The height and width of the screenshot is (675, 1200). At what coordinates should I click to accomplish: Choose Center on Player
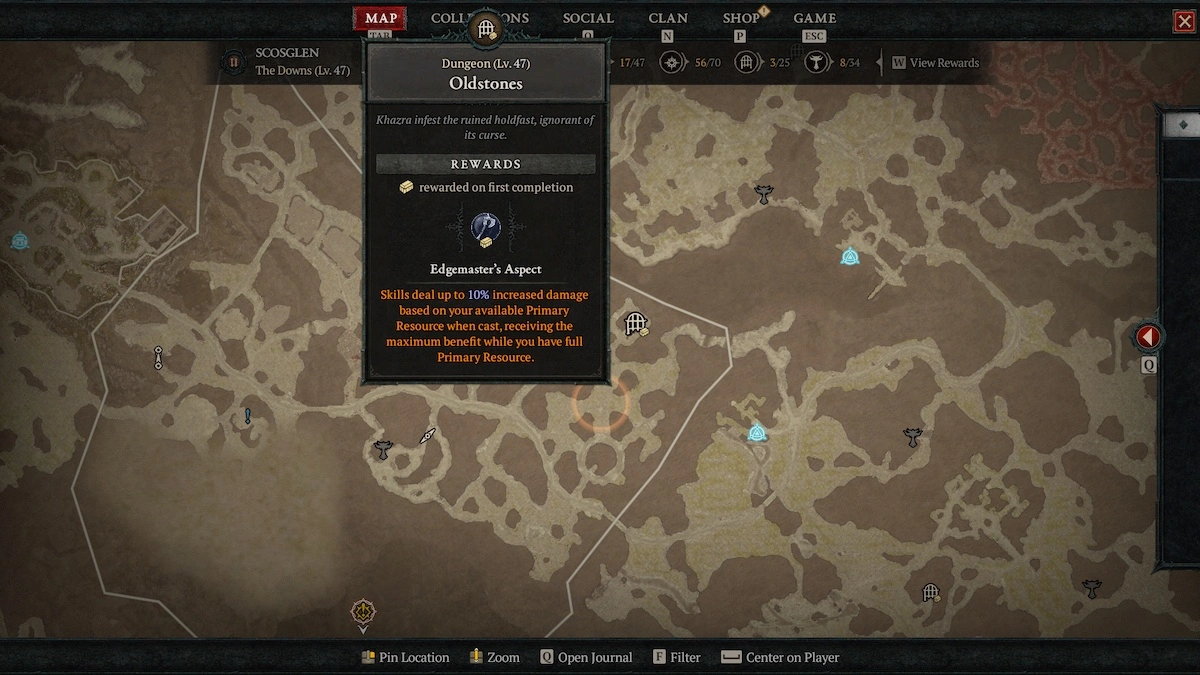point(780,657)
